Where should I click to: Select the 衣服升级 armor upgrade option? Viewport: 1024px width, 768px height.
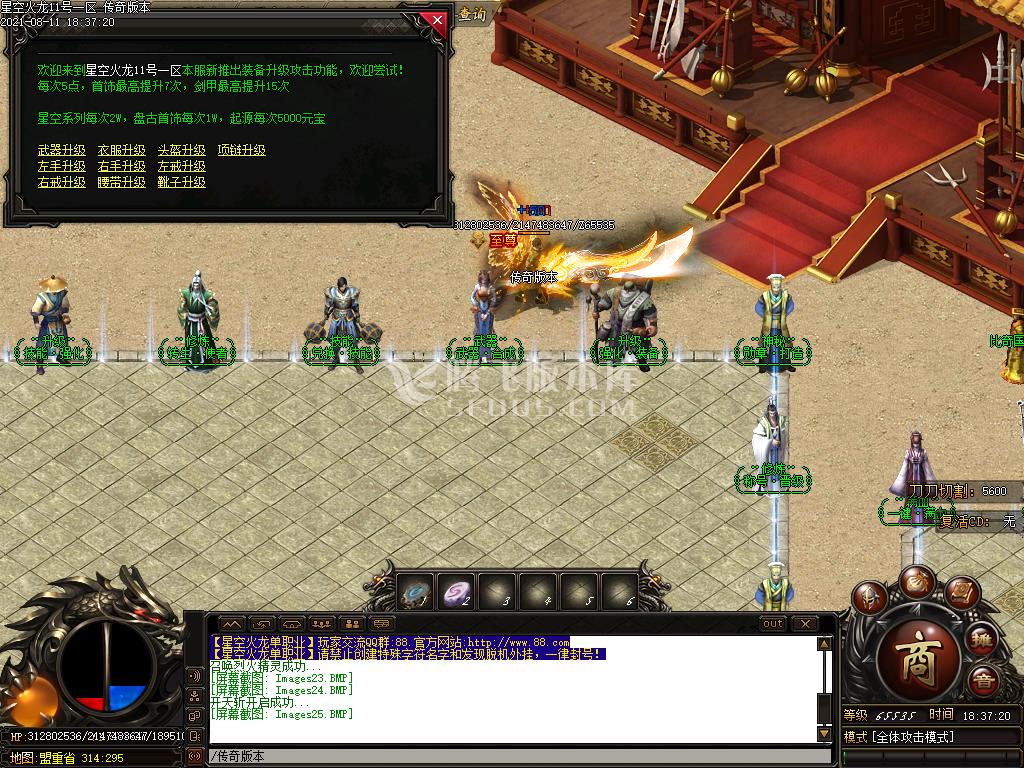coord(122,150)
